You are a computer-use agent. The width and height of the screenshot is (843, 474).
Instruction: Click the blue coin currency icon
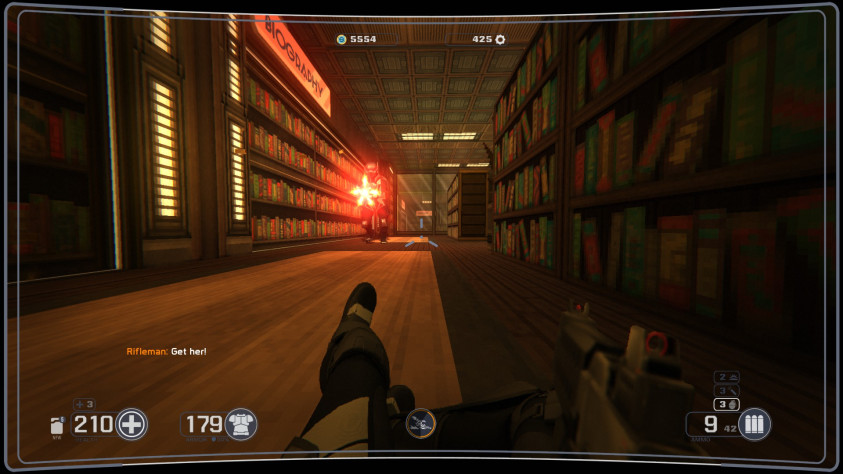(341, 39)
